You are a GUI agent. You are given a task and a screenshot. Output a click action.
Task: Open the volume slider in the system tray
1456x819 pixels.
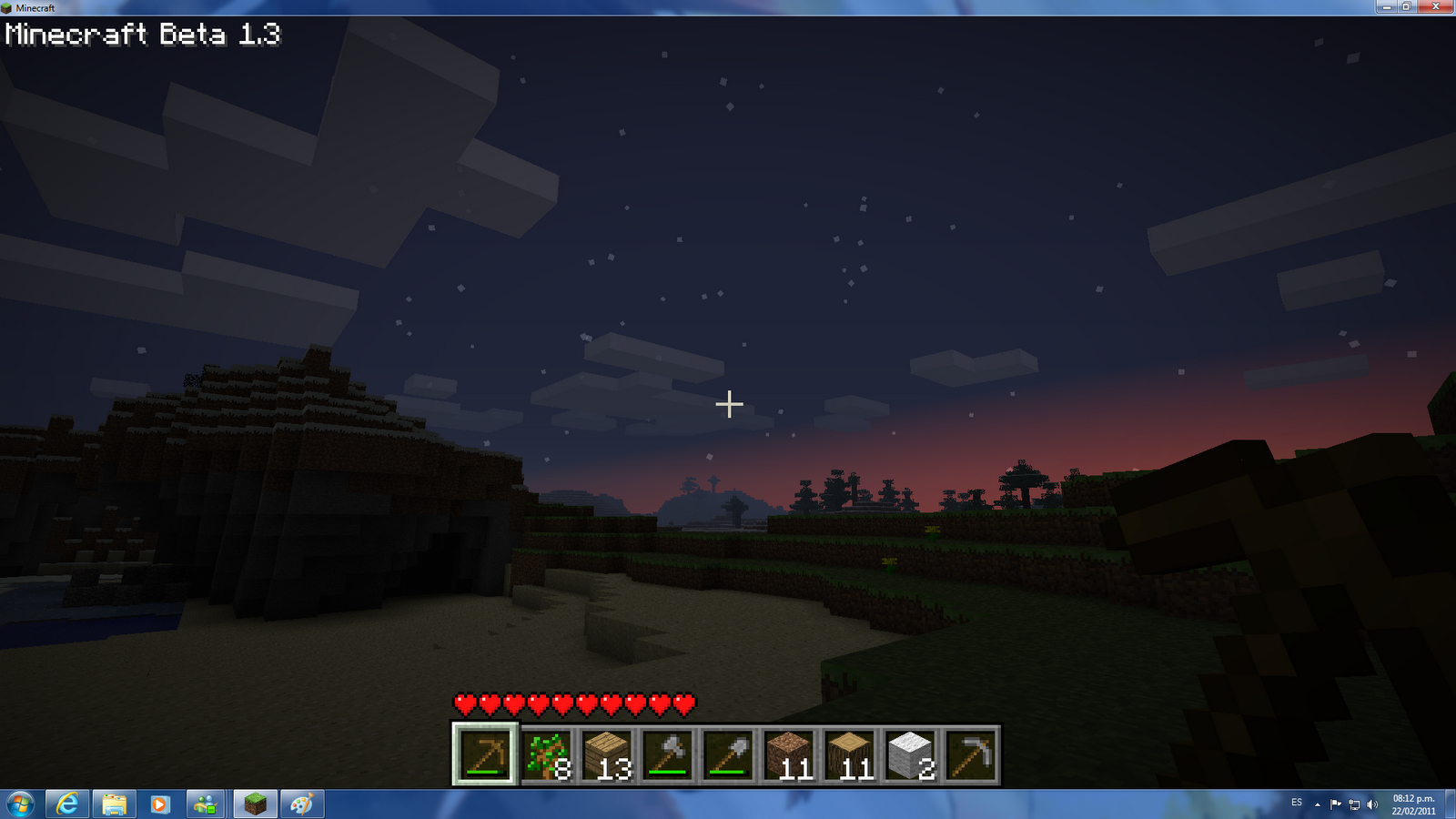1373,804
